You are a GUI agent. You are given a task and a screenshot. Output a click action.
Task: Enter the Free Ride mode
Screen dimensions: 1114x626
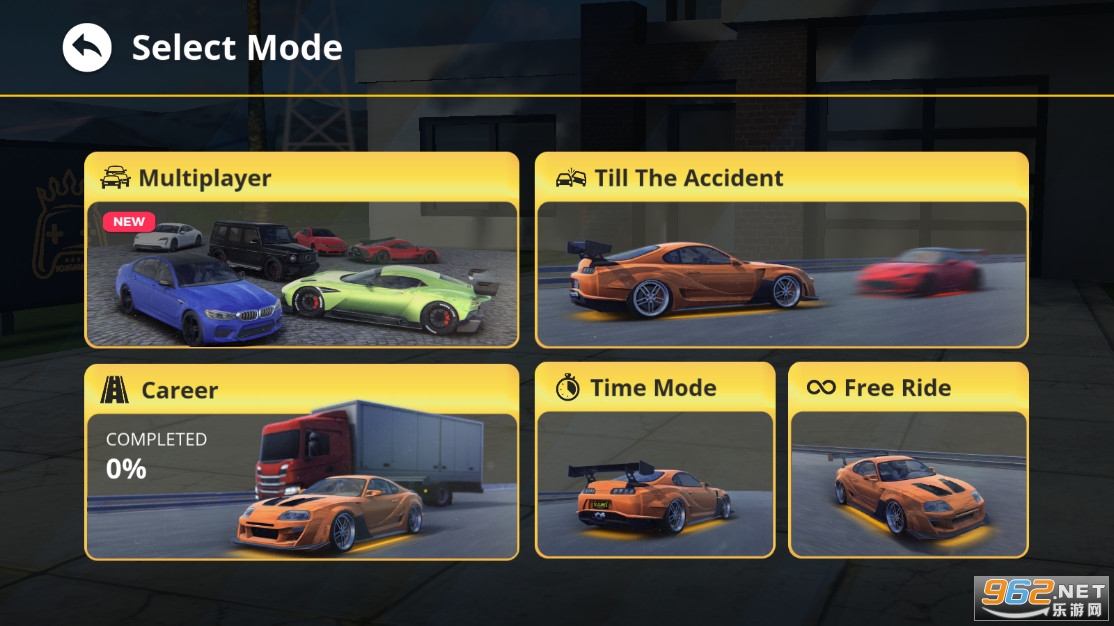[x=908, y=460]
